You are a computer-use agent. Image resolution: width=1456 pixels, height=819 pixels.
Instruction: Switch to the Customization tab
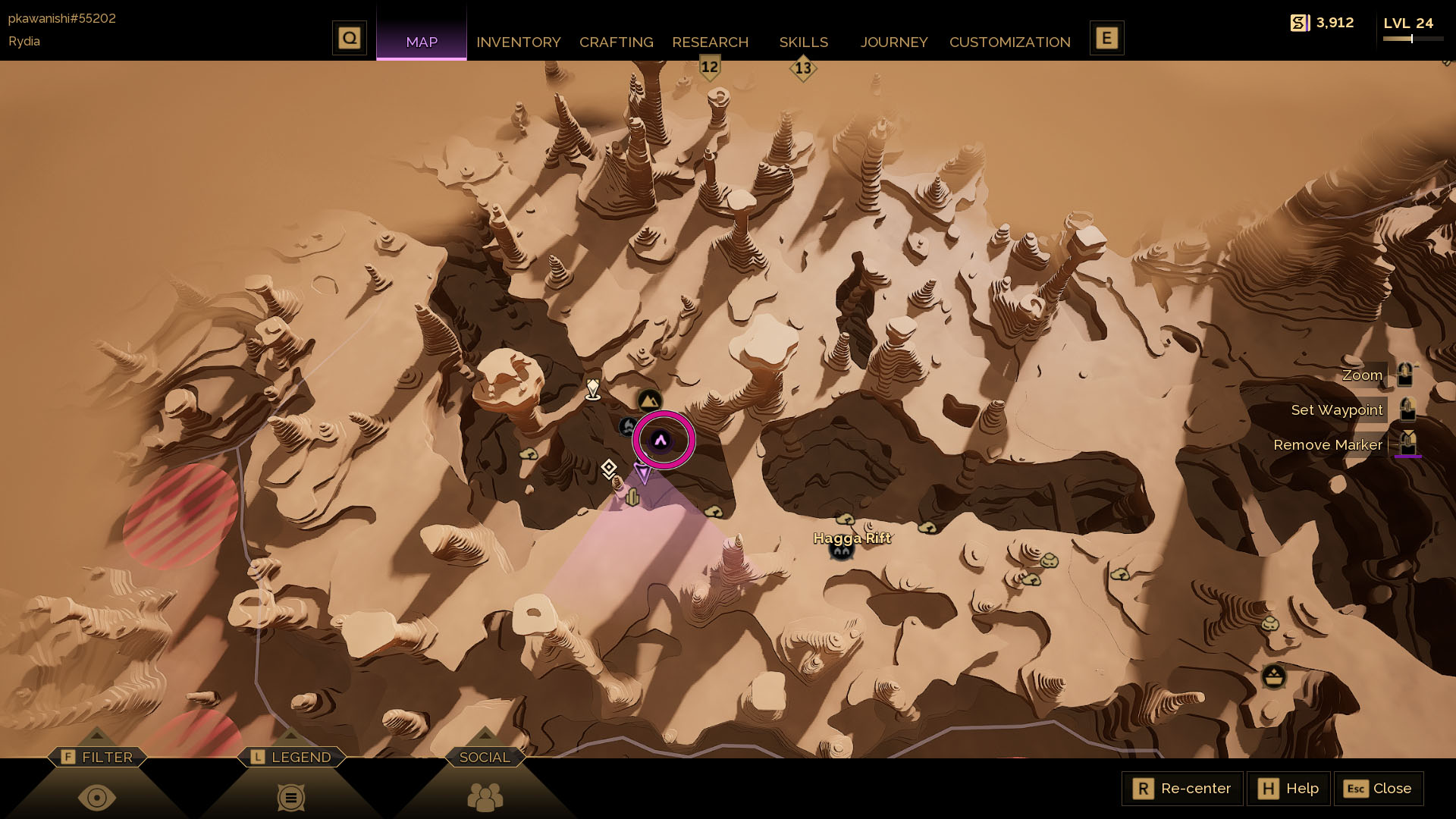pos(1009,42)
